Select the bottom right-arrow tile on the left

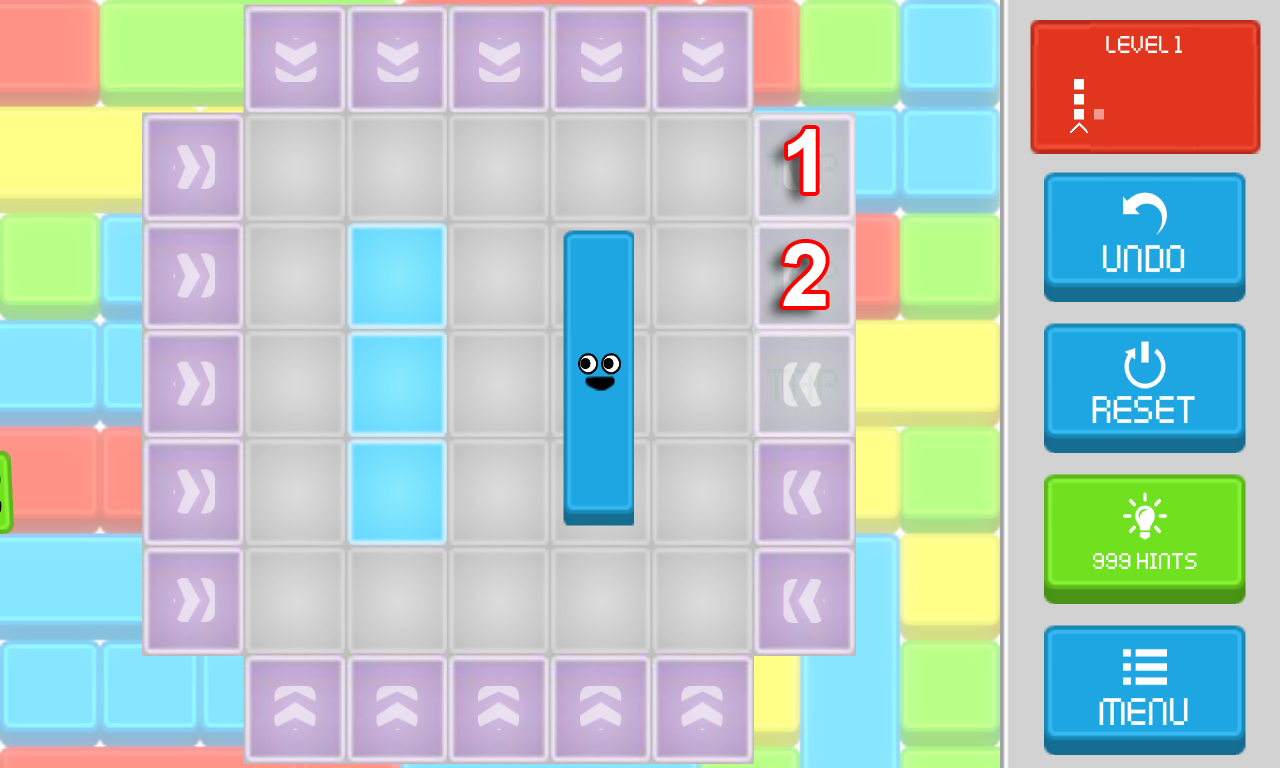coord(193,598)
